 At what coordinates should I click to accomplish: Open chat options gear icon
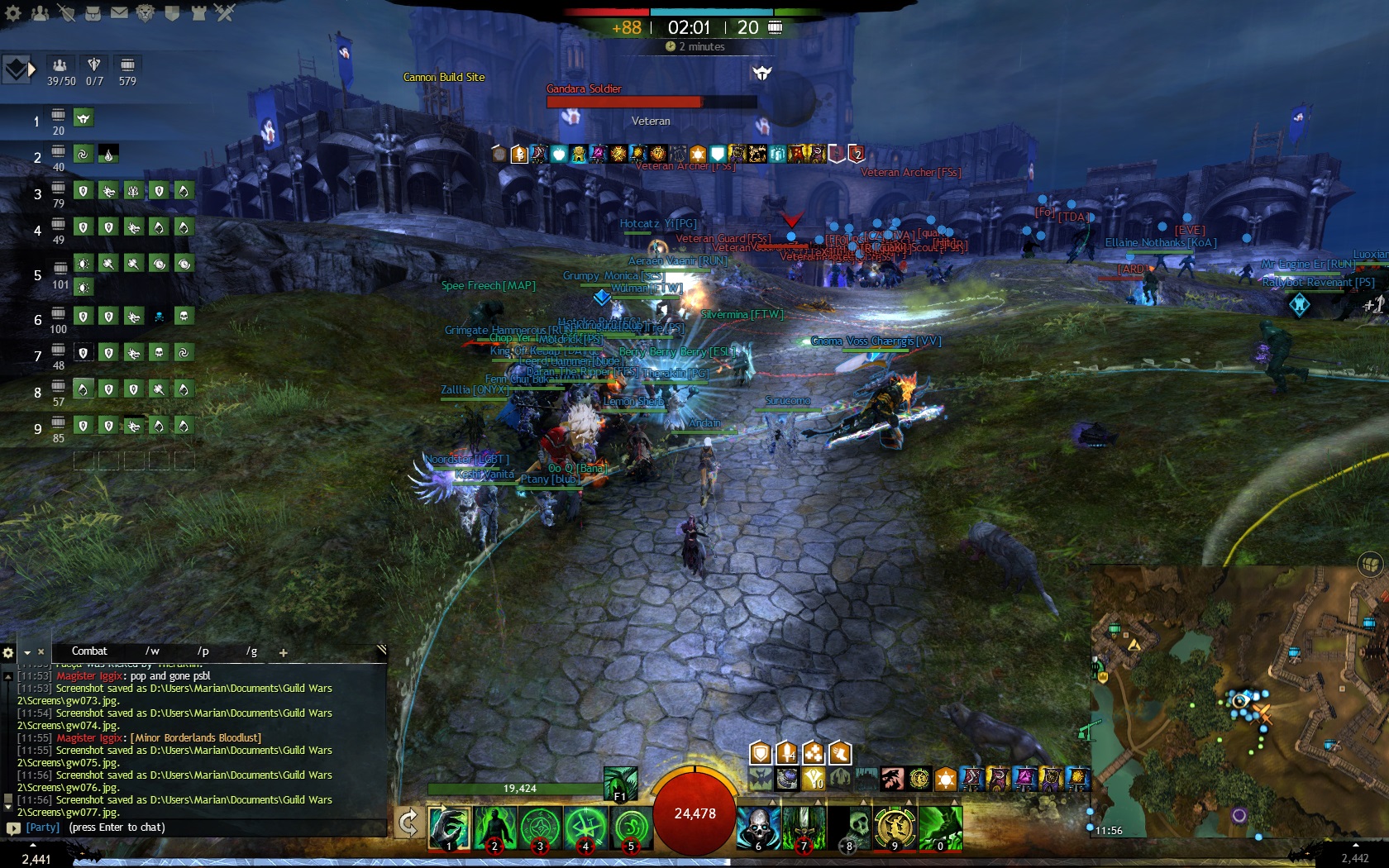(8, 652)
